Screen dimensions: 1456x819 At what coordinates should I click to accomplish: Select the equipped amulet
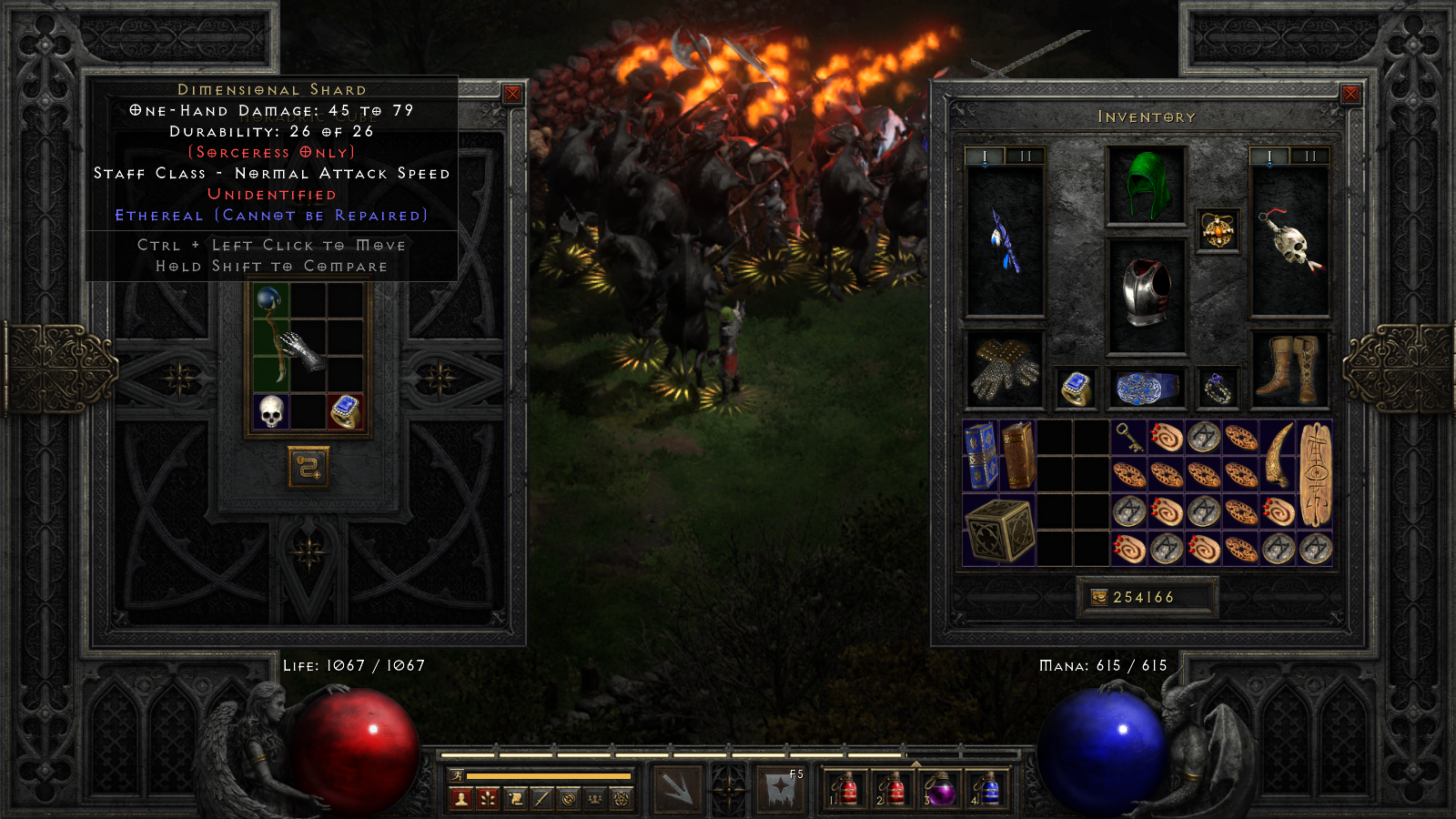(1218, 229)
